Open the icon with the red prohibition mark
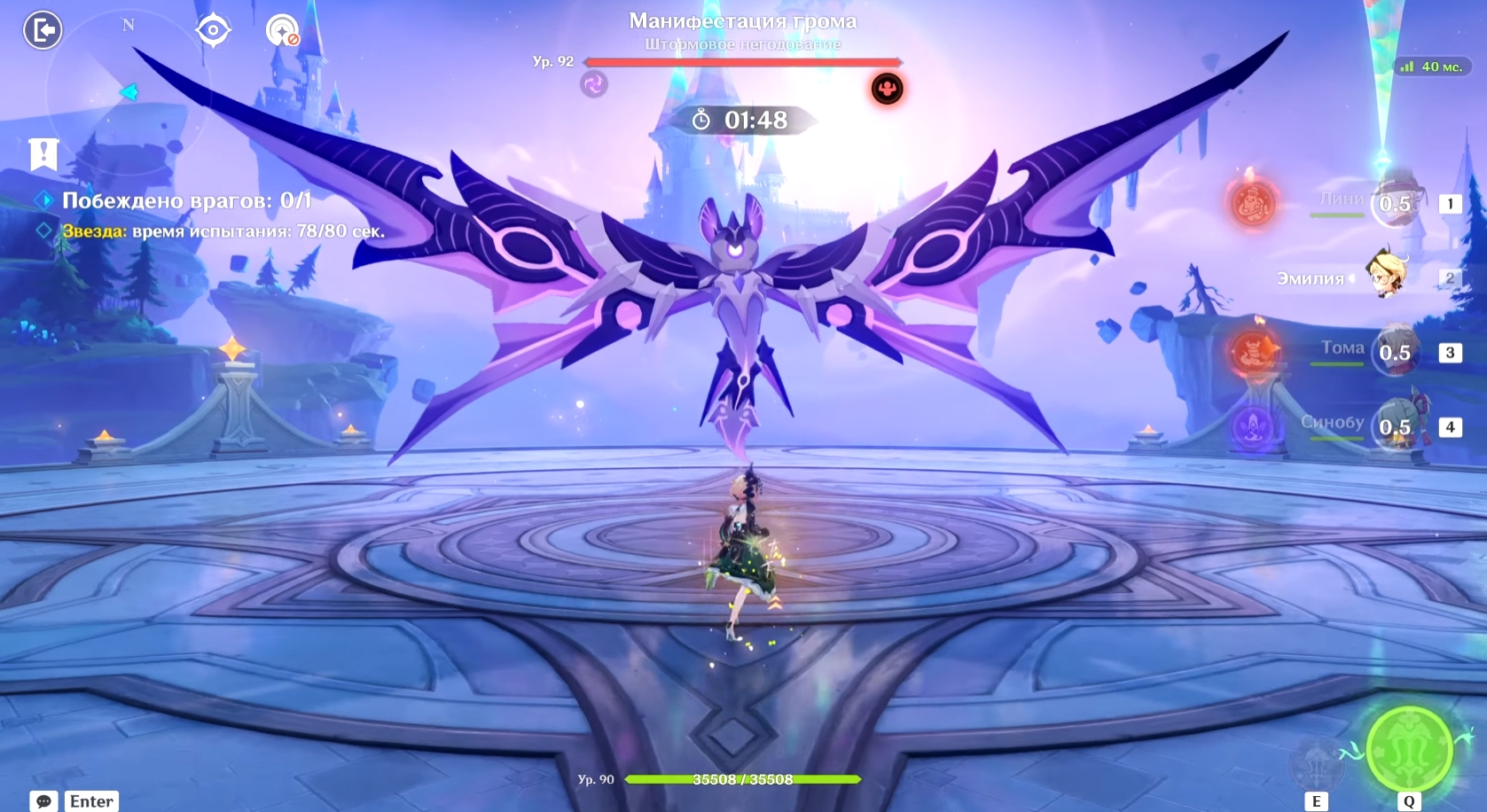The width and height of the screenshot is (1487, 812). [x=283, y=31]
